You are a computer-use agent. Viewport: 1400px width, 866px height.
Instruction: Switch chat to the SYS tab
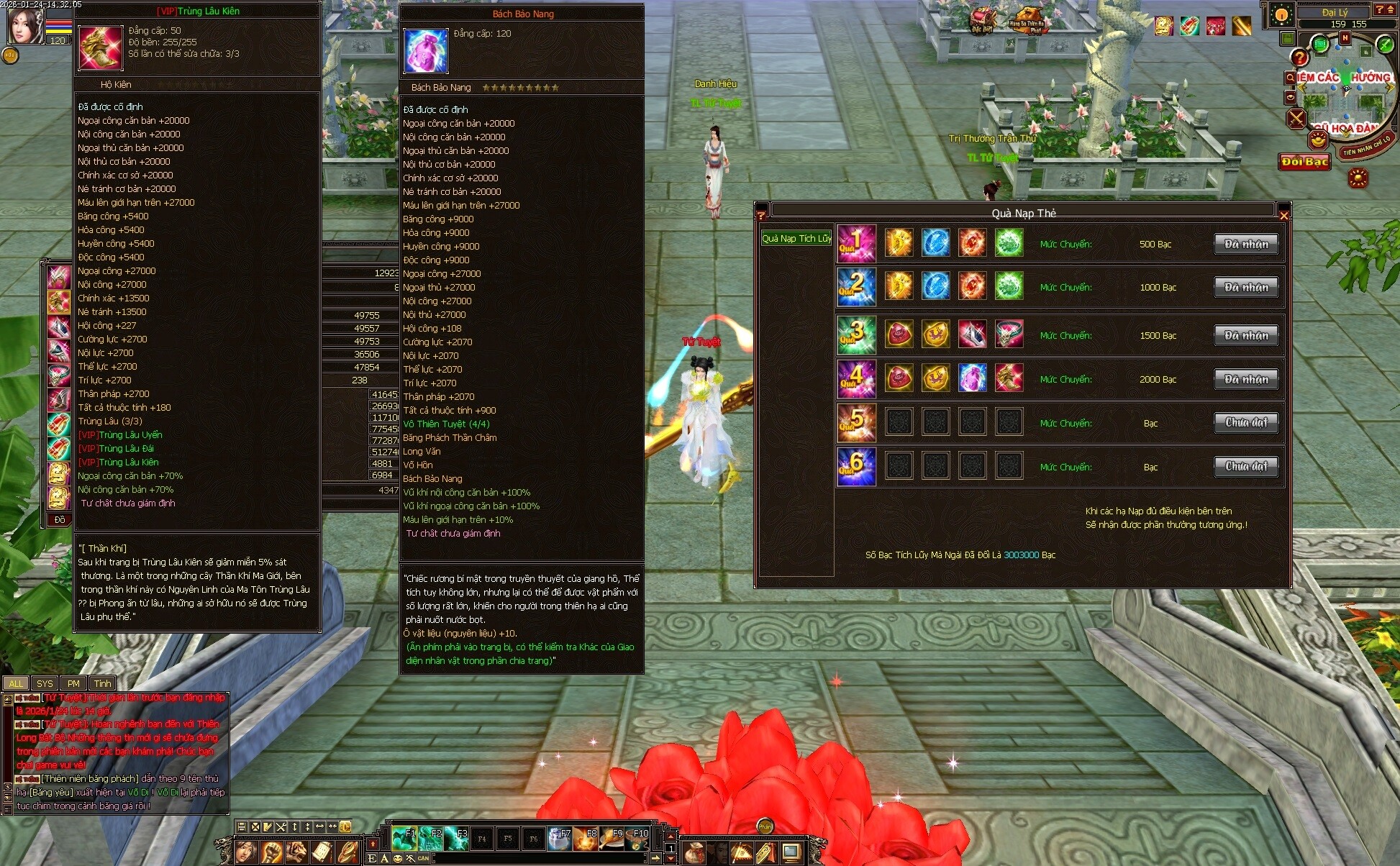pos(45,683)
